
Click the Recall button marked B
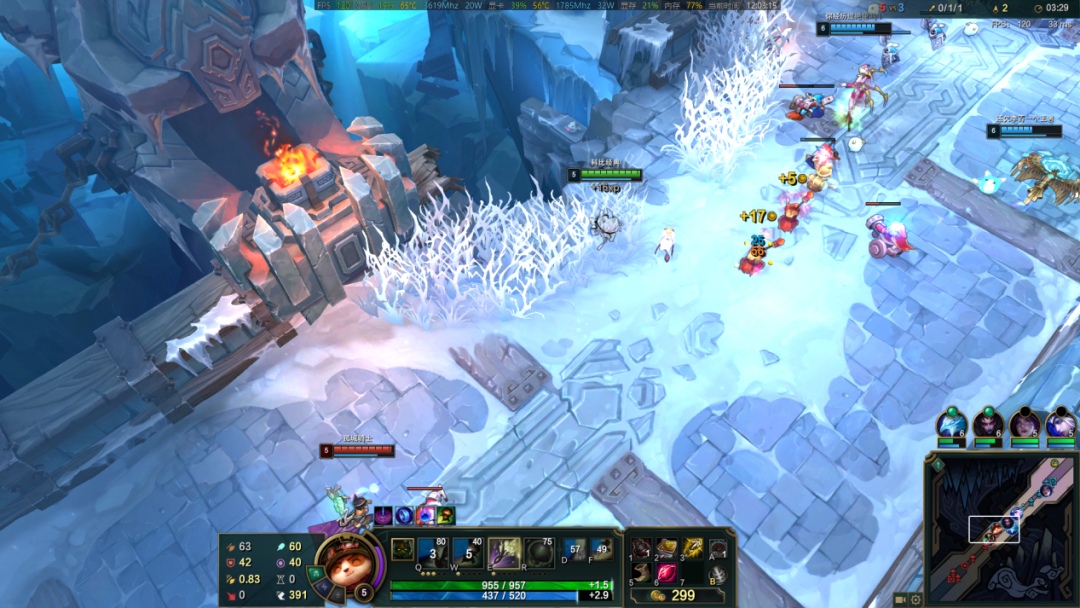click(x=717, y=574)
